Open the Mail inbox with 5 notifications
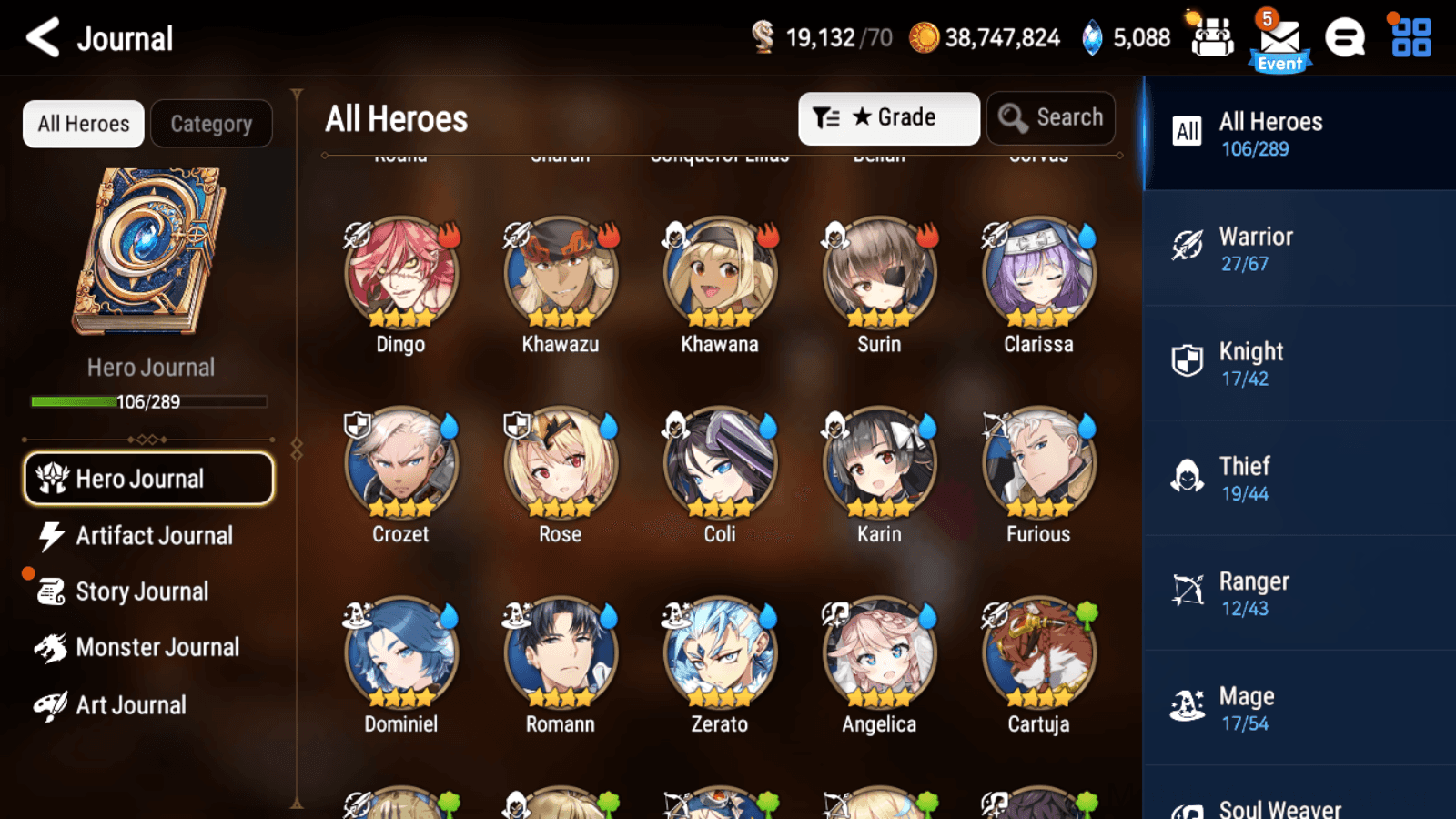The height and width of the screenshot is (819, 1456). click(1280, 38)
